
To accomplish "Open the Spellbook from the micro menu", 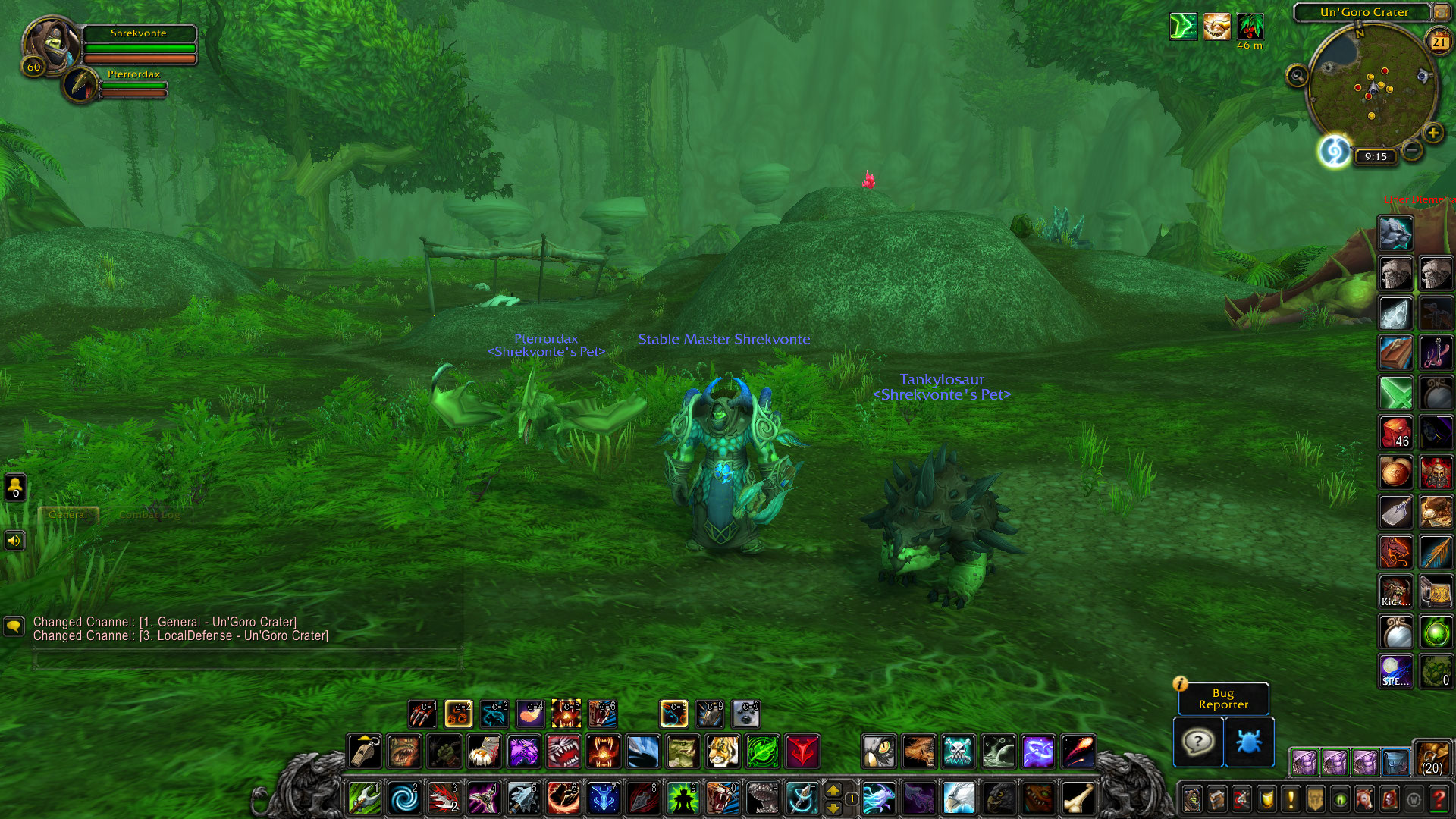I will coord(1216,799).
